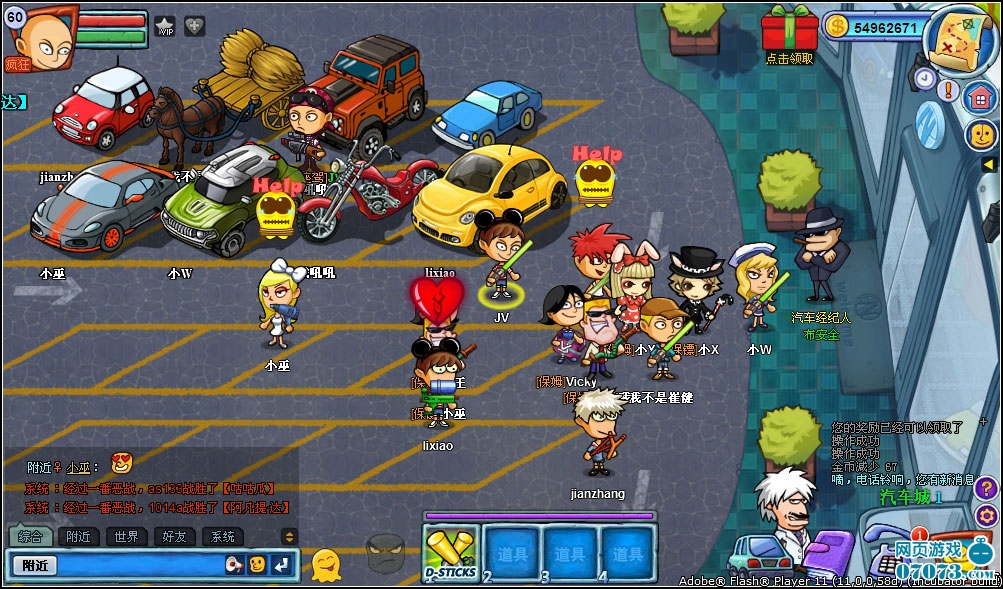Claim the red gift box reward
The height and width of the screenshot is (589, 1003).
point(789,30)
